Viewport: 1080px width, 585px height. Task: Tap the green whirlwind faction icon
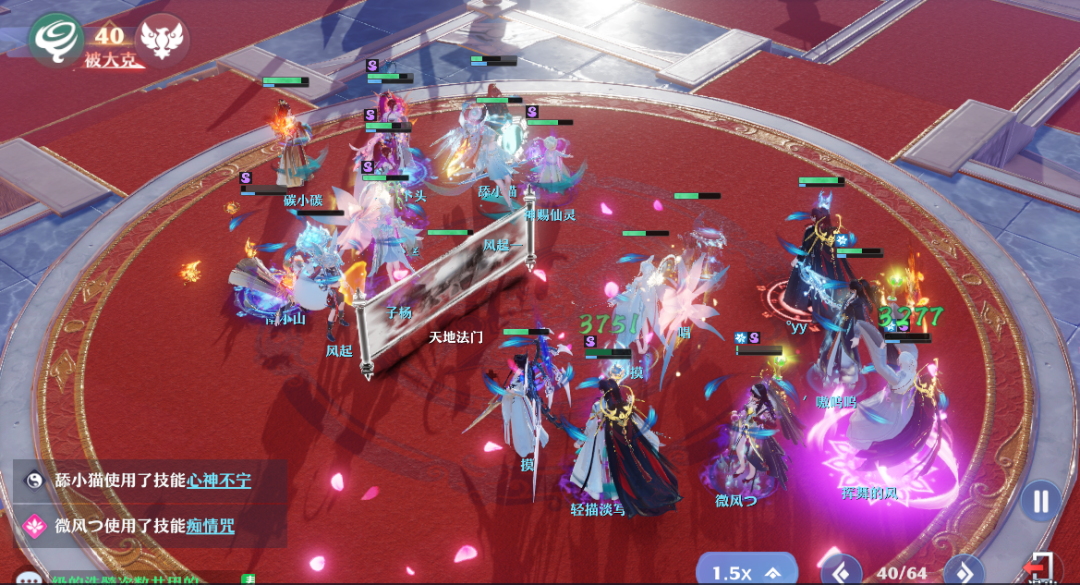(x=56, y=40)
